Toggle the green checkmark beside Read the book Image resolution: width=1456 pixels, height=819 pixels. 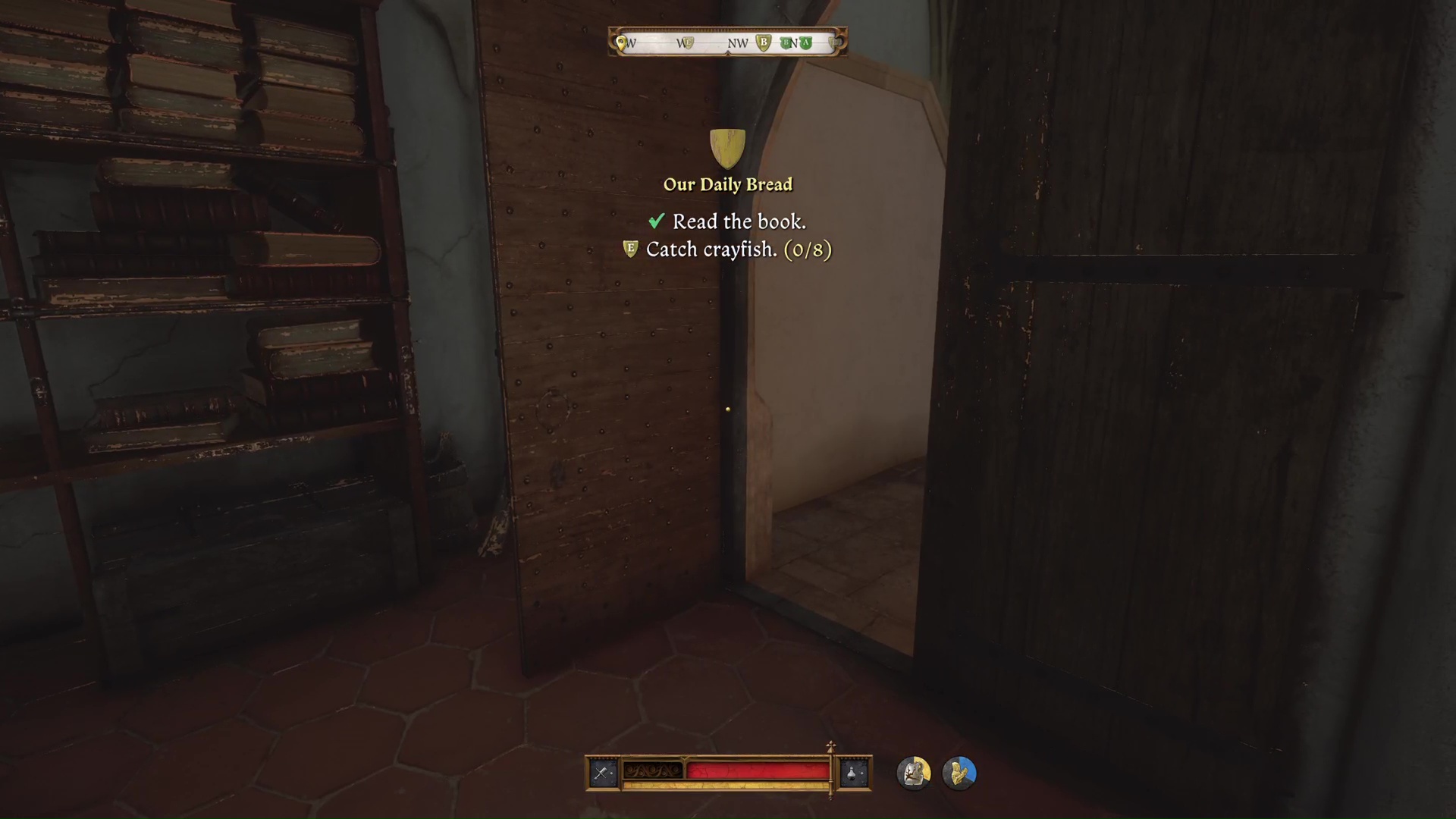(657, 221)
